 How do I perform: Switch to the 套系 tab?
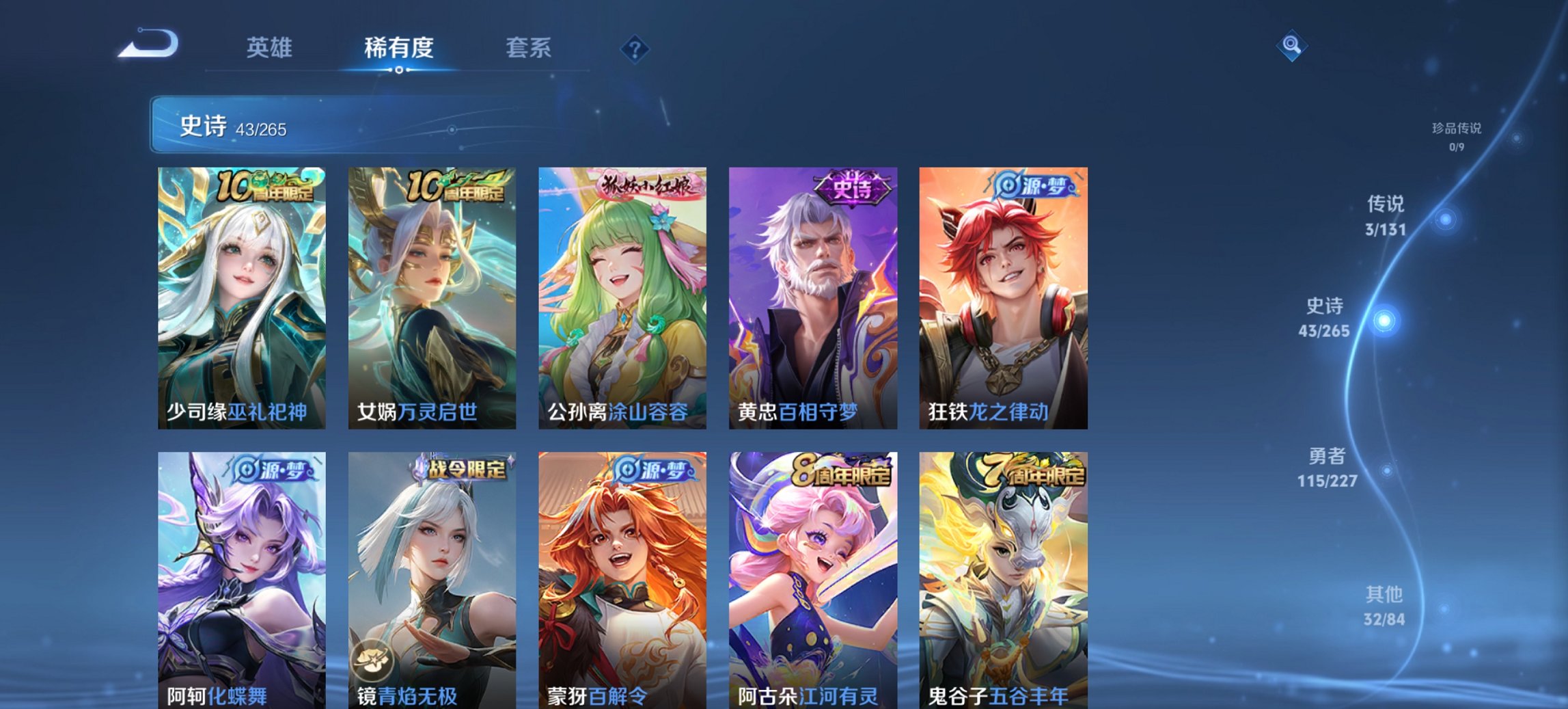(529, 49)
